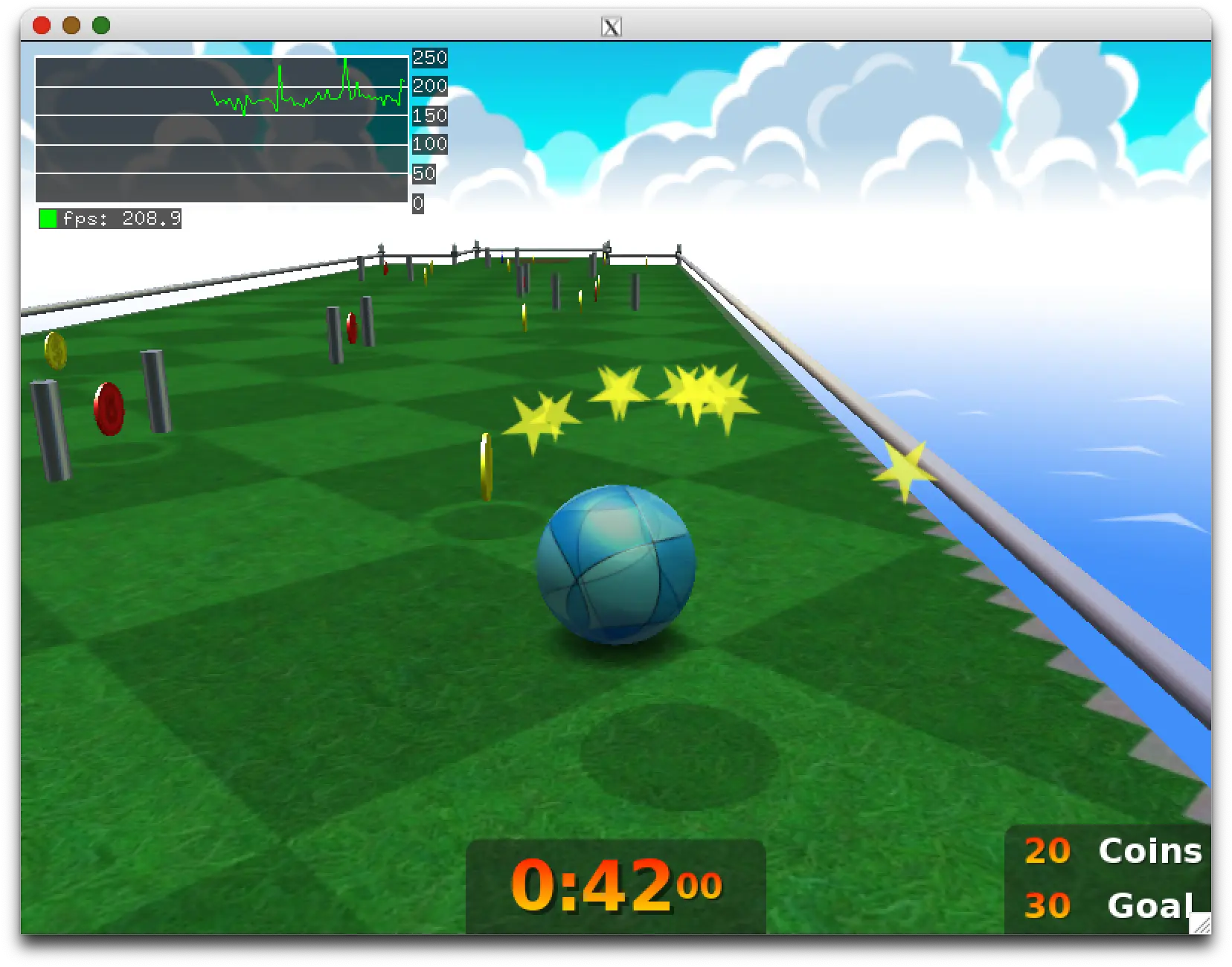Click the 0 marker below the graph scale
This screenshot has width=1232, height=967.
tap(417, 202)
